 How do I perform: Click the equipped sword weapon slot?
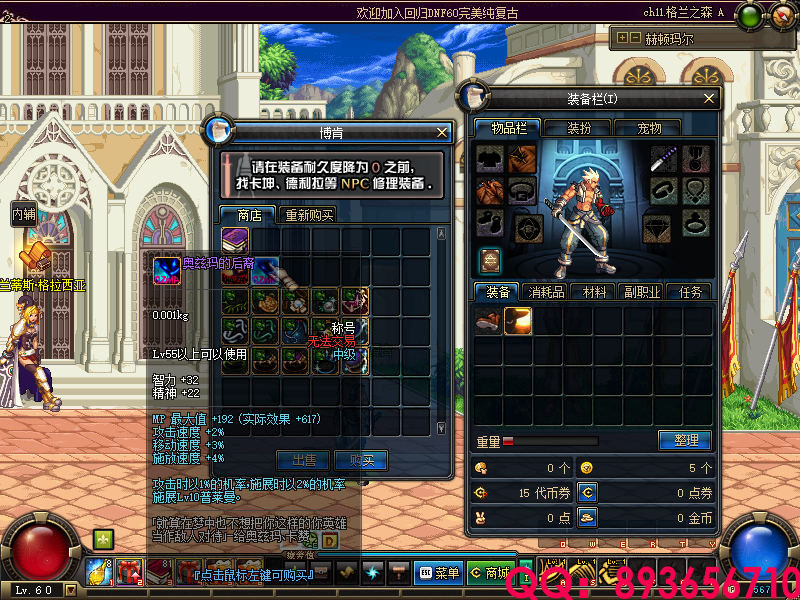[665, 159]
